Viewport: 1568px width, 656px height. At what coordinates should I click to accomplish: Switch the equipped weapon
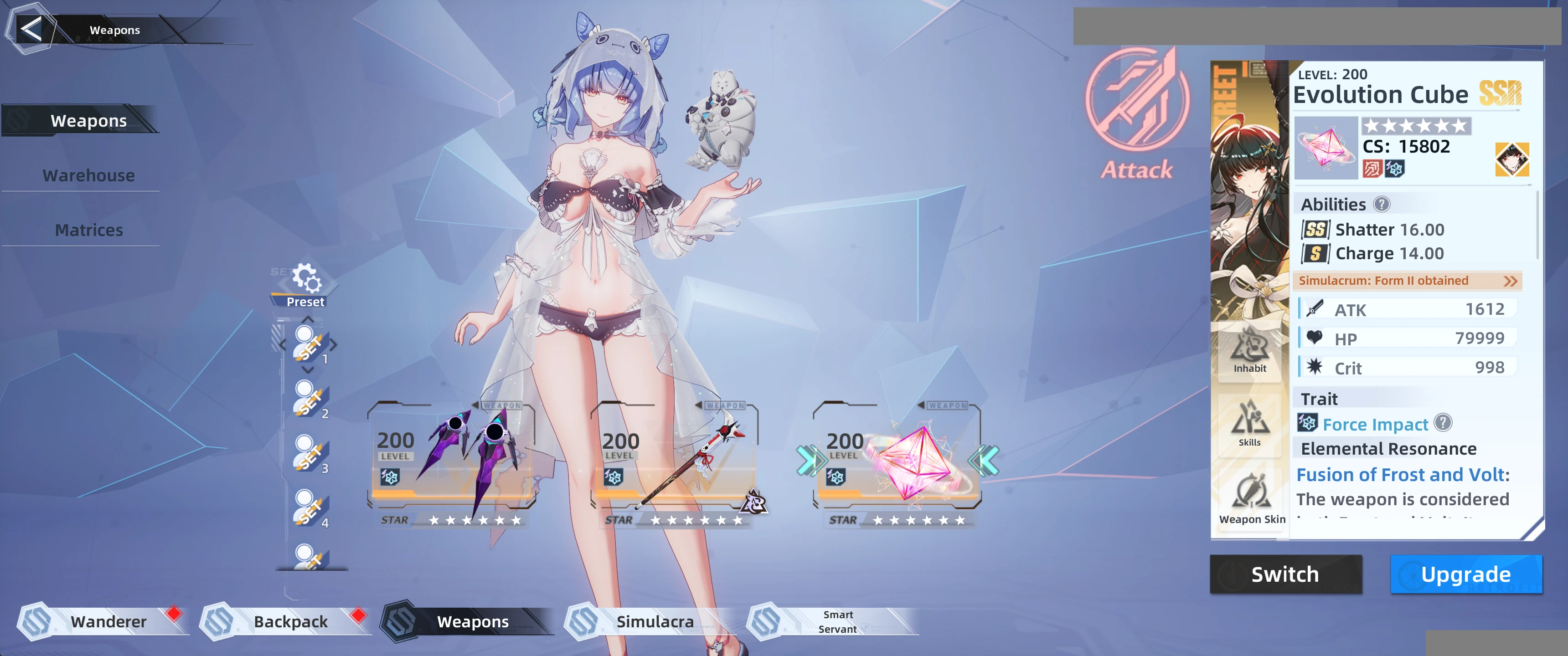pyautogui.click(x=1285, y=574)
